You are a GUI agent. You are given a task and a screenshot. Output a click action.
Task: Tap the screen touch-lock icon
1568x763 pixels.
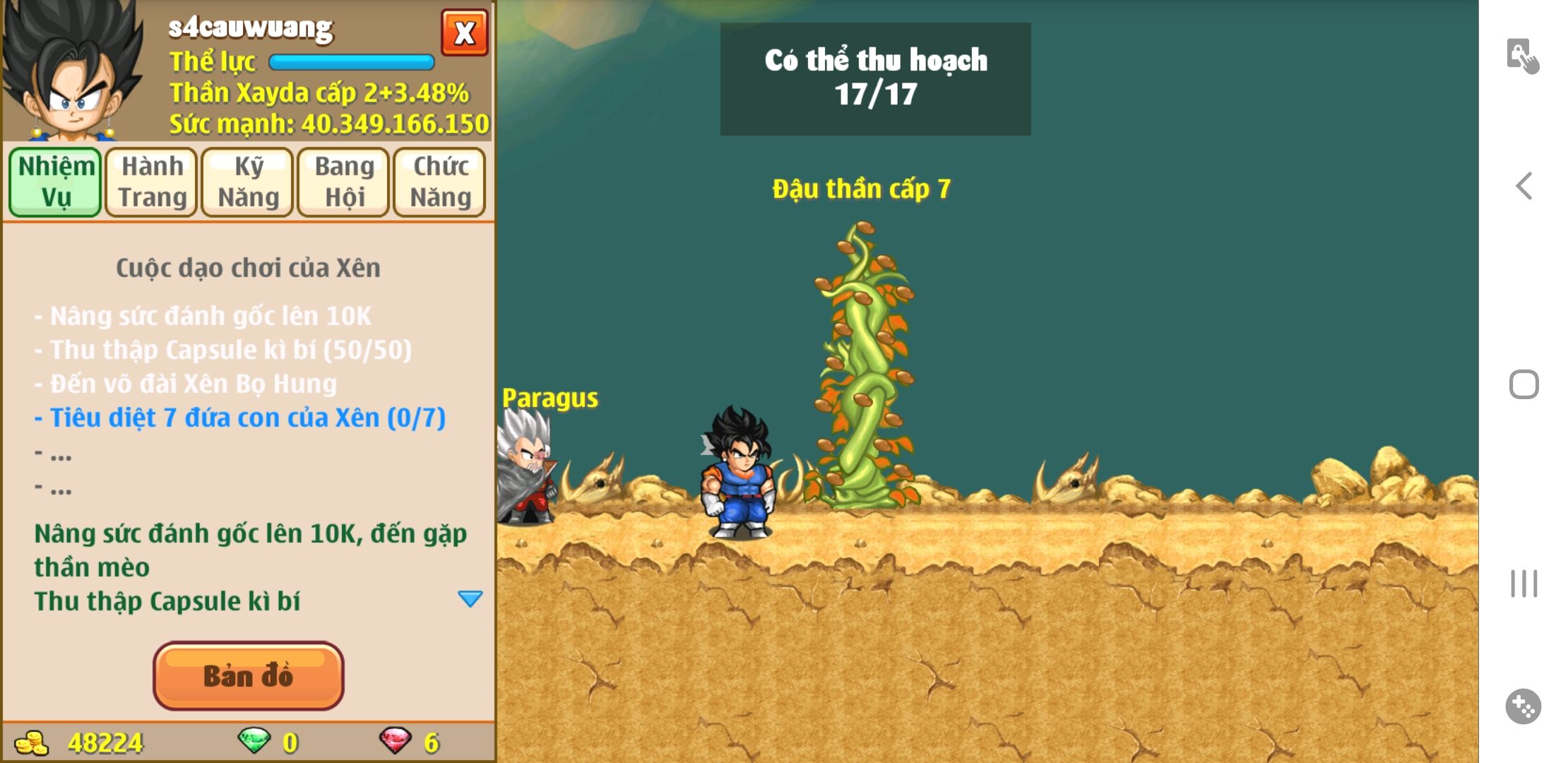pyautogui.click(x=1522, y=56)
